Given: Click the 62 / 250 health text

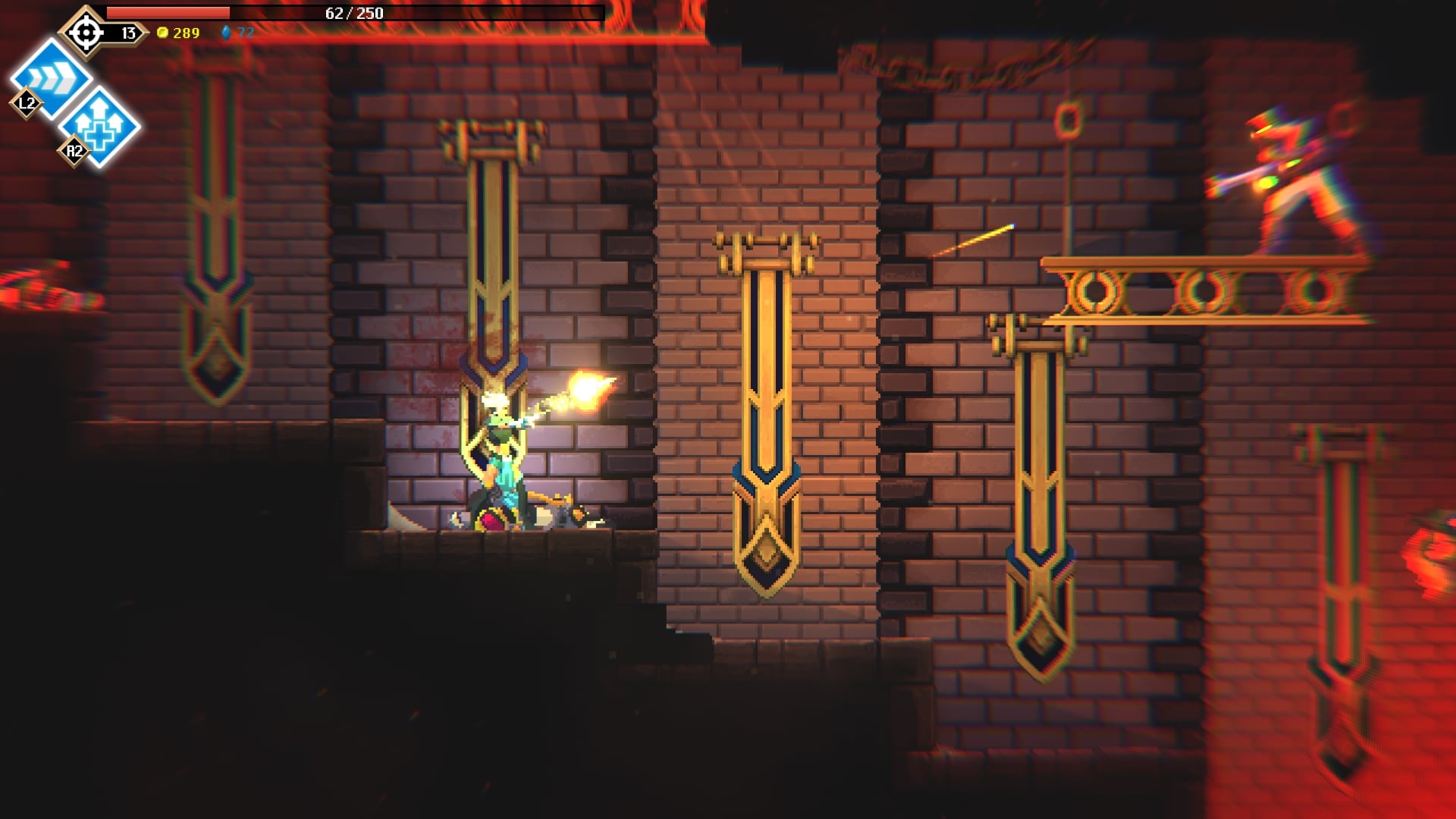Looking at the screenshot, I should pyautogui.click(x=353, y=13).
